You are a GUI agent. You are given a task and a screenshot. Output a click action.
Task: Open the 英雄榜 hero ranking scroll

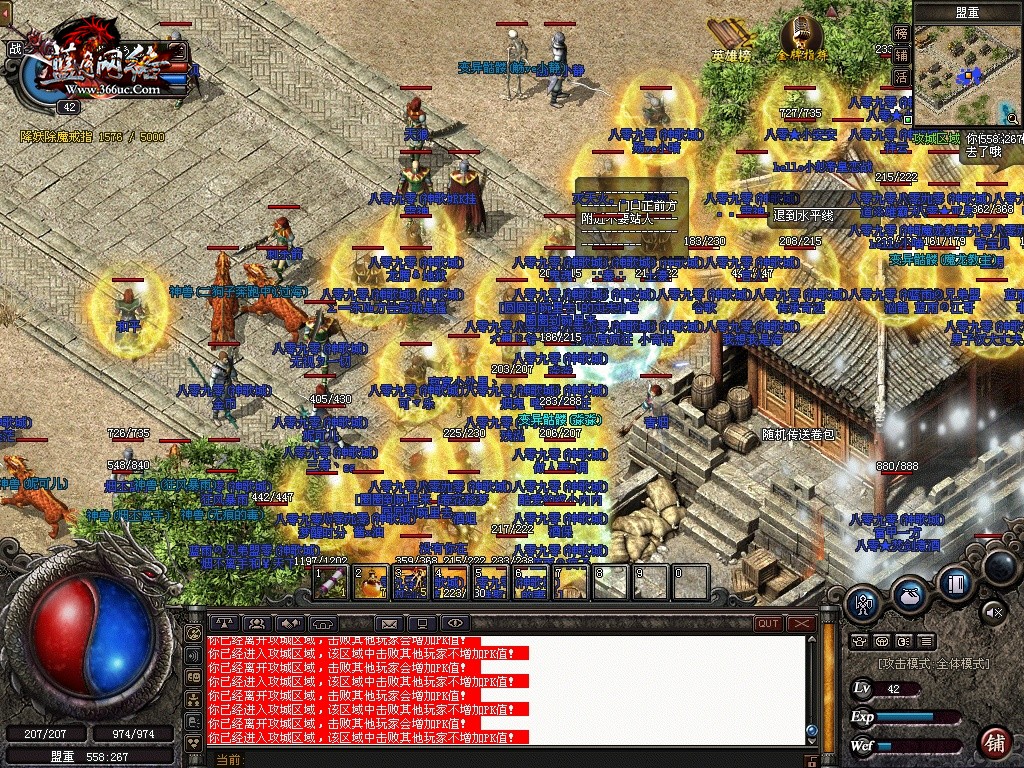point(731,38)
